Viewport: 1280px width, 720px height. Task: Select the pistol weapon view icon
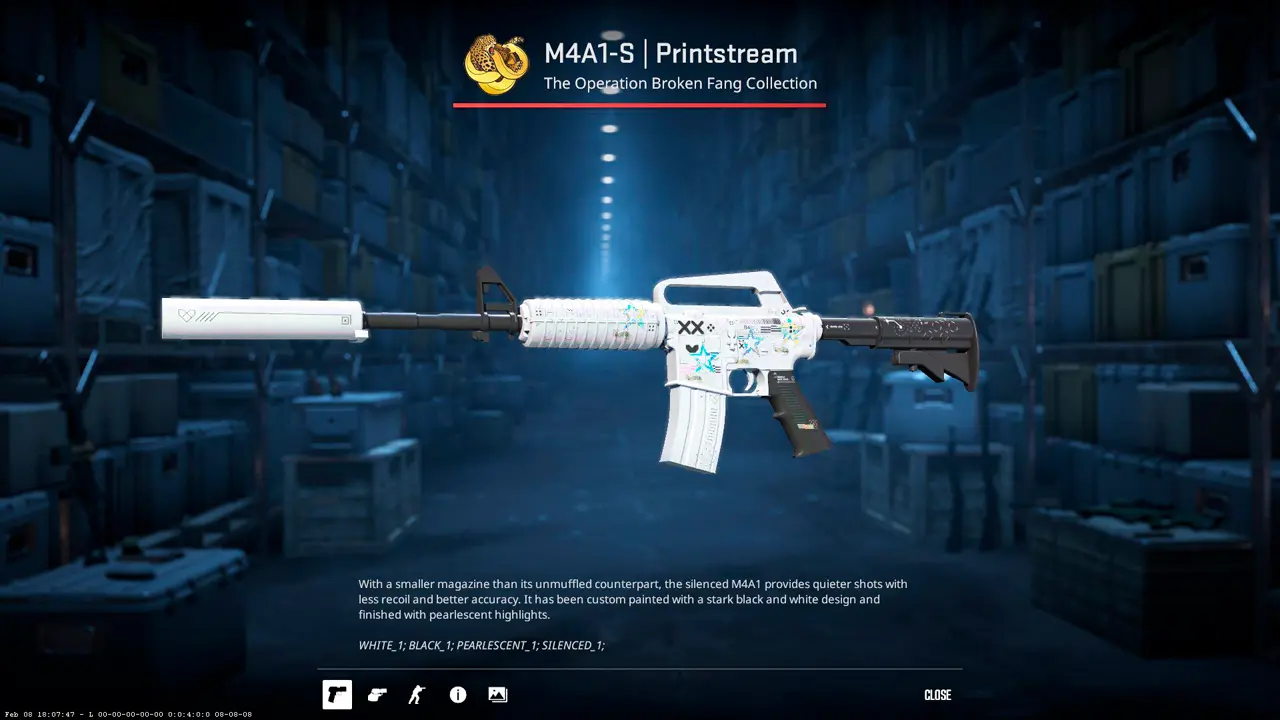point(337,694)
